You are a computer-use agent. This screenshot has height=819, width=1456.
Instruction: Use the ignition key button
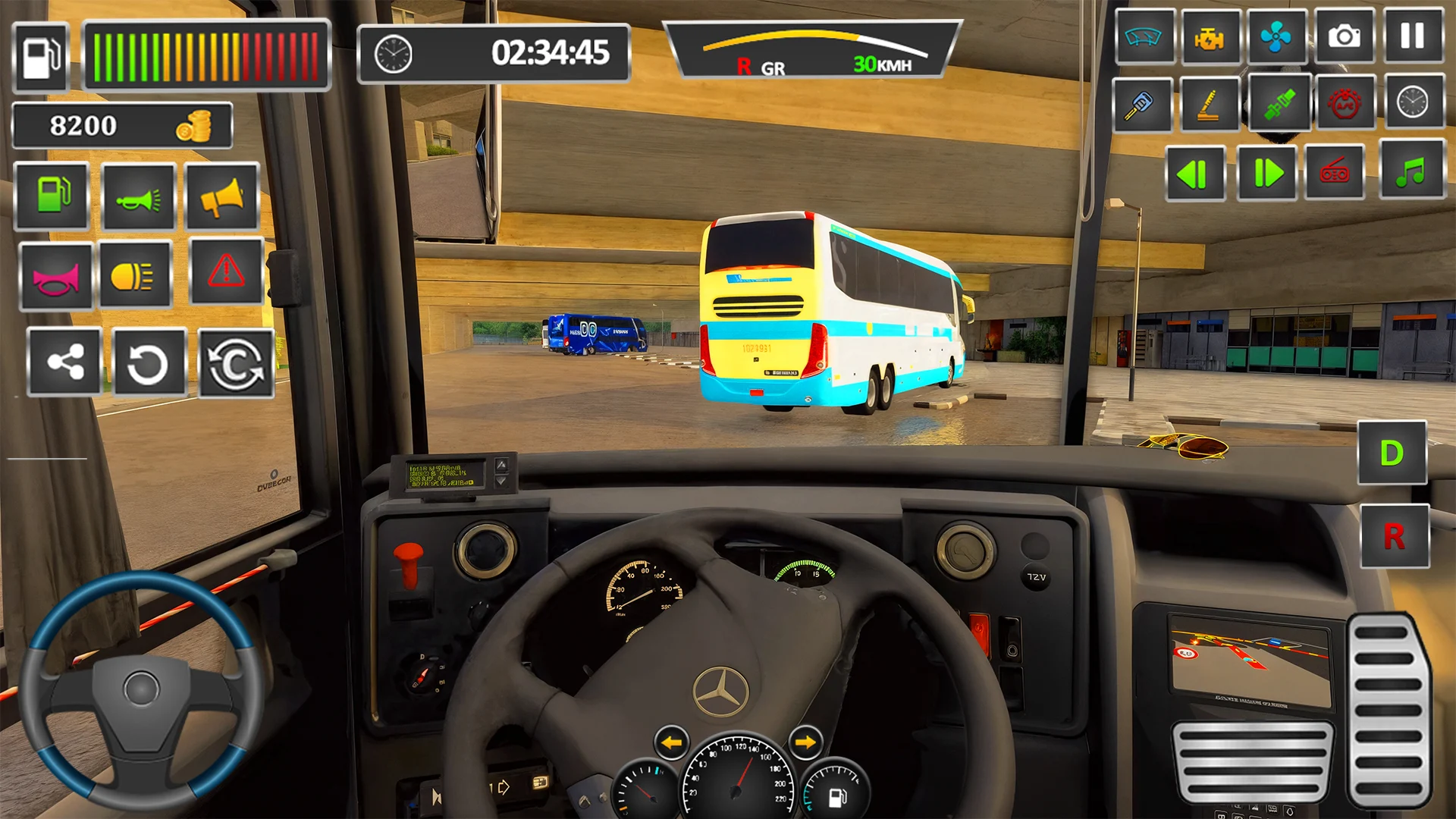[1141, 105]
